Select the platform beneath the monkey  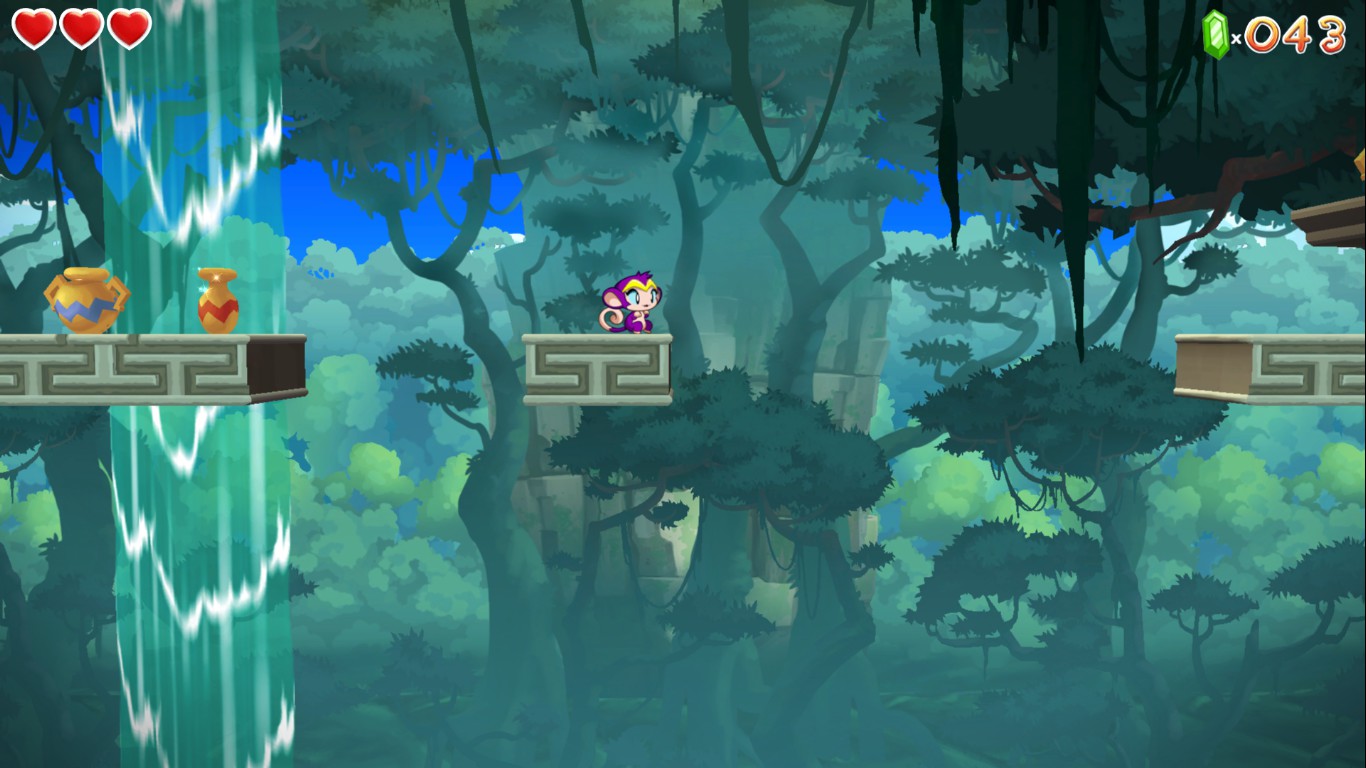click(x=596, y=368)
